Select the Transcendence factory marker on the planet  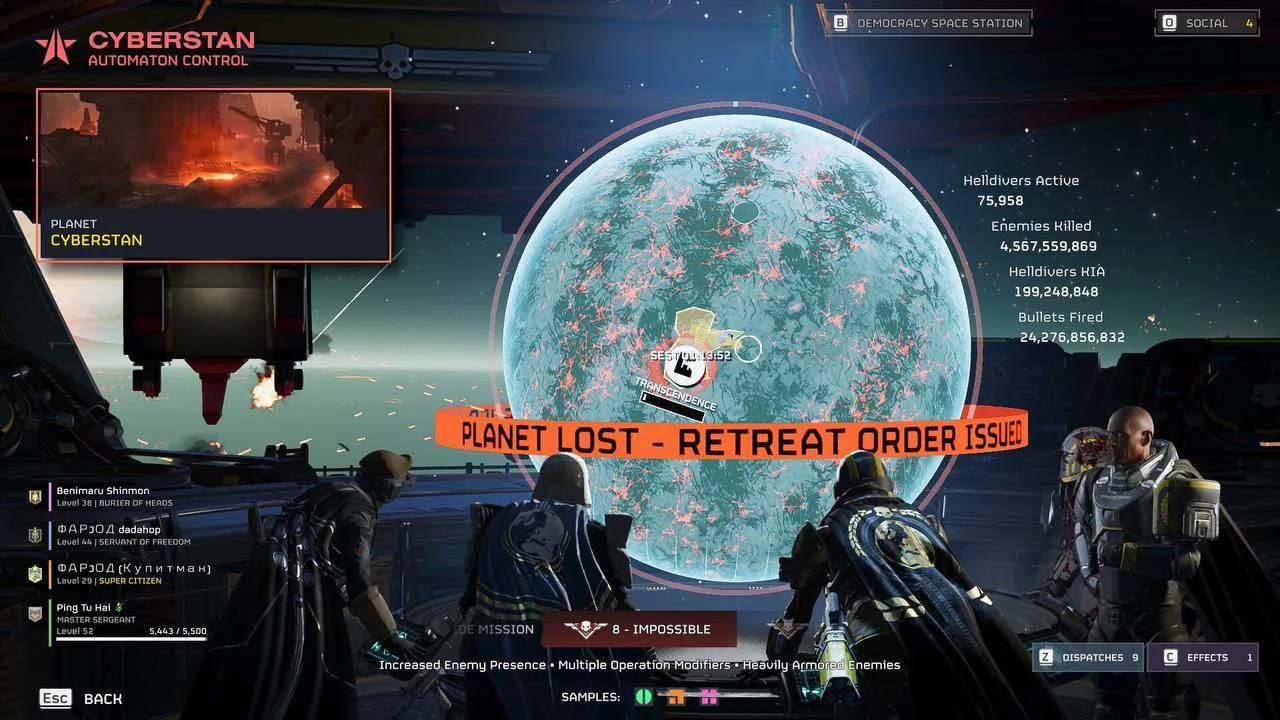685,368
